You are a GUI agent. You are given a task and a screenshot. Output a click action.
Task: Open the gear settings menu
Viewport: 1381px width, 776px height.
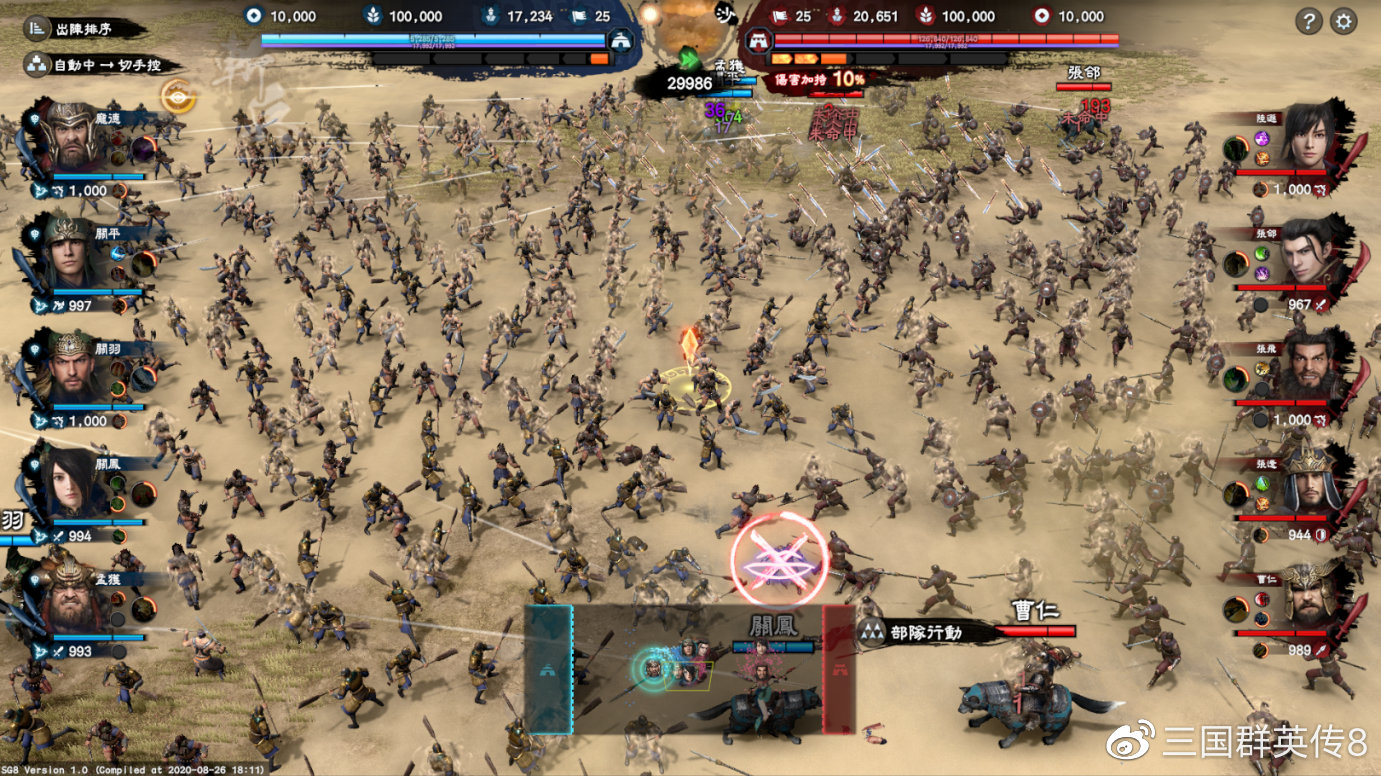1343,20
